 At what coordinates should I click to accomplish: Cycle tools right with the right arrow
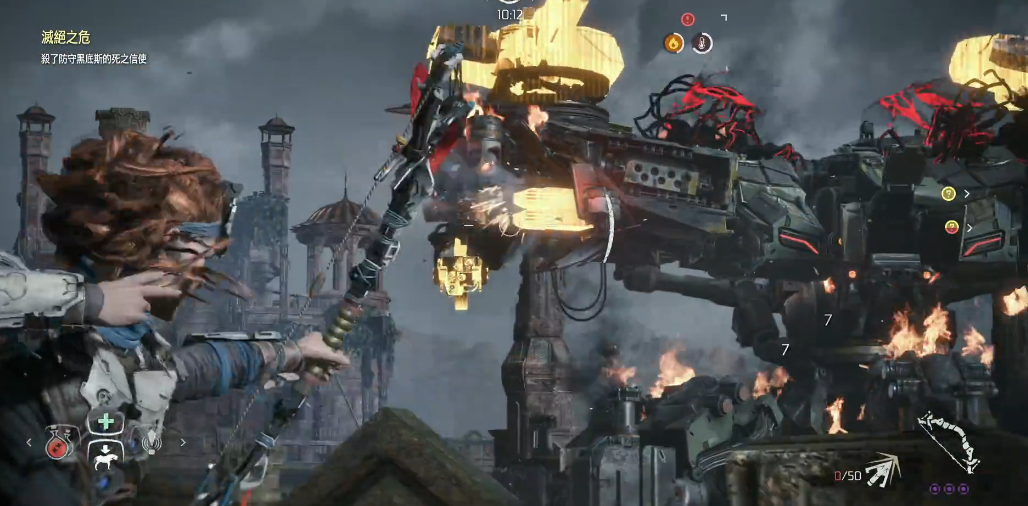[x=182, y=441]
